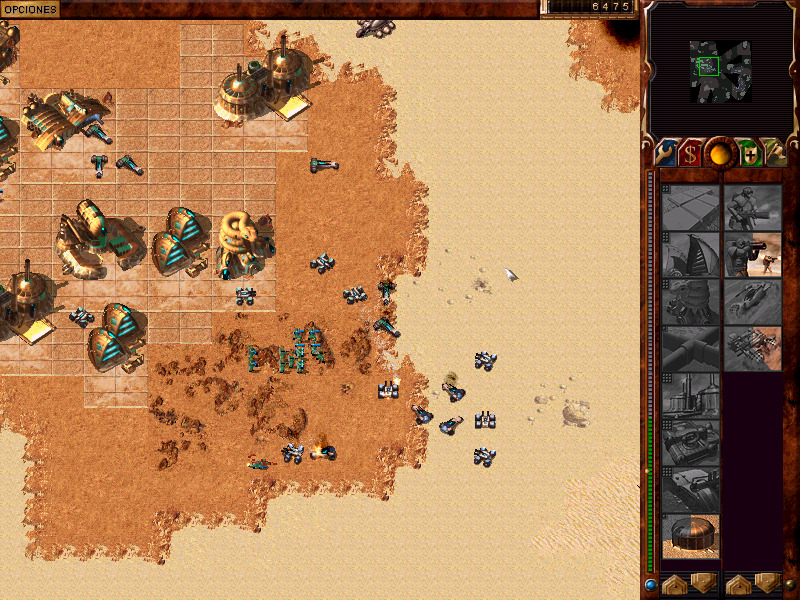Screen dimensions: 800x600
Task: Activate the dollar sign sell button
Action: tap(690, 153)
